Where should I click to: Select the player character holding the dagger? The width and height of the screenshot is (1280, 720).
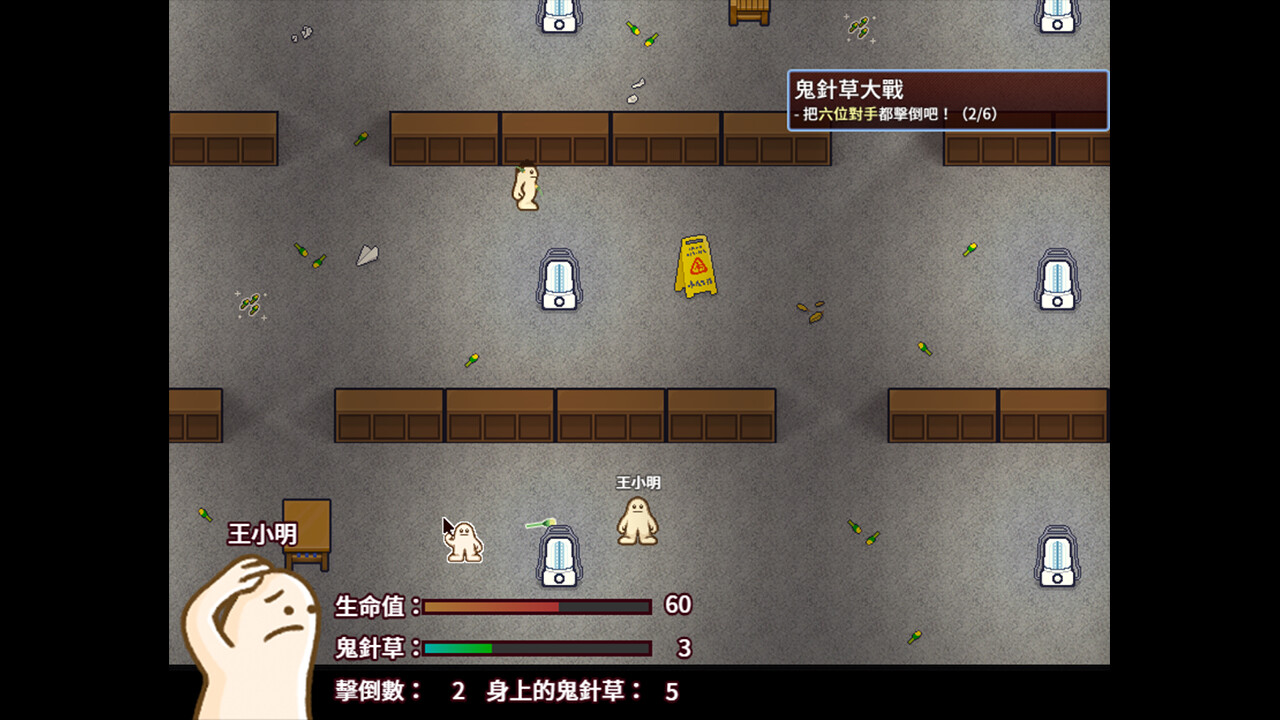pos(463,542)
